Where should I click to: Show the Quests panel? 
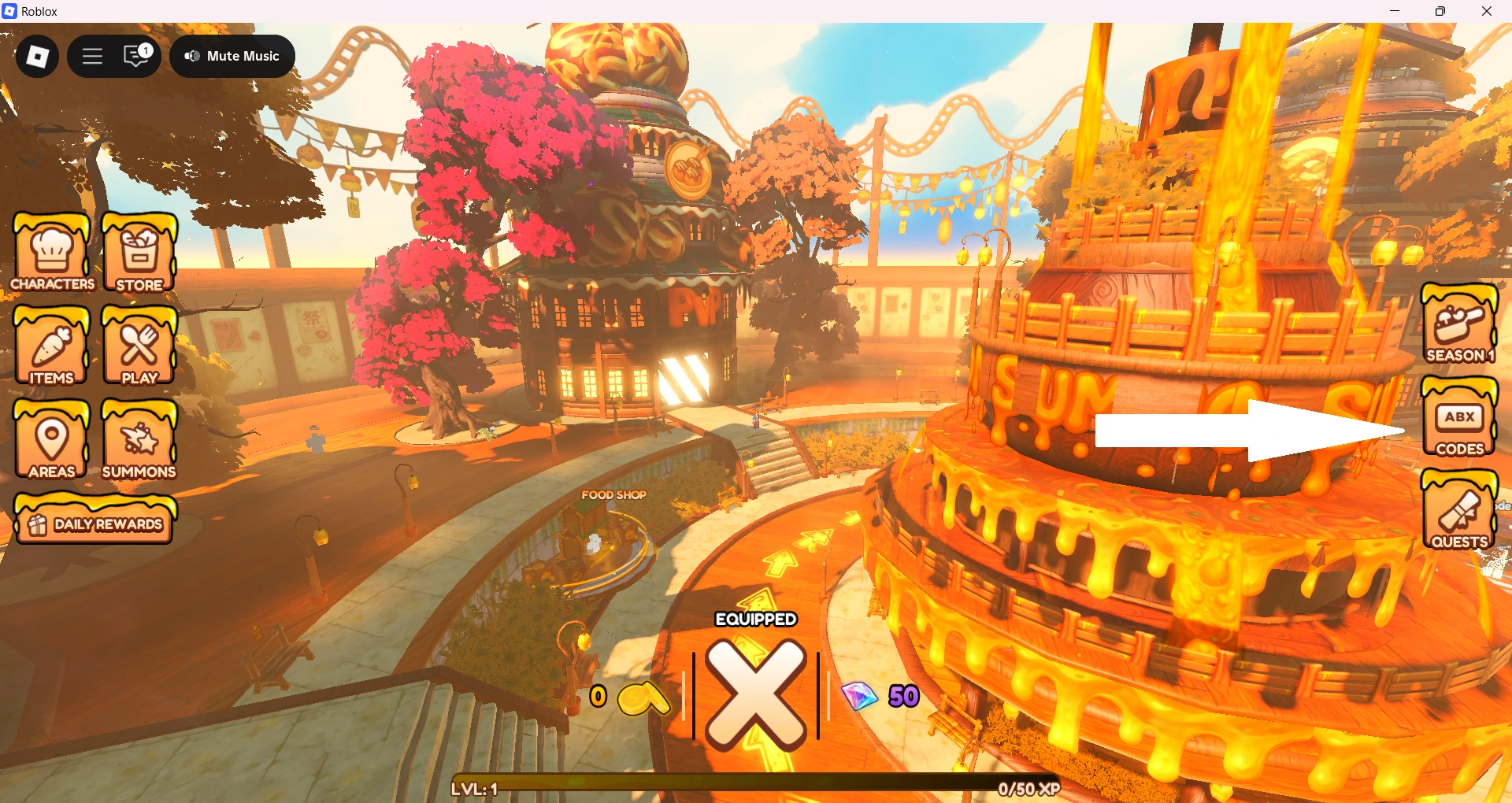[x=1459, y=510]
